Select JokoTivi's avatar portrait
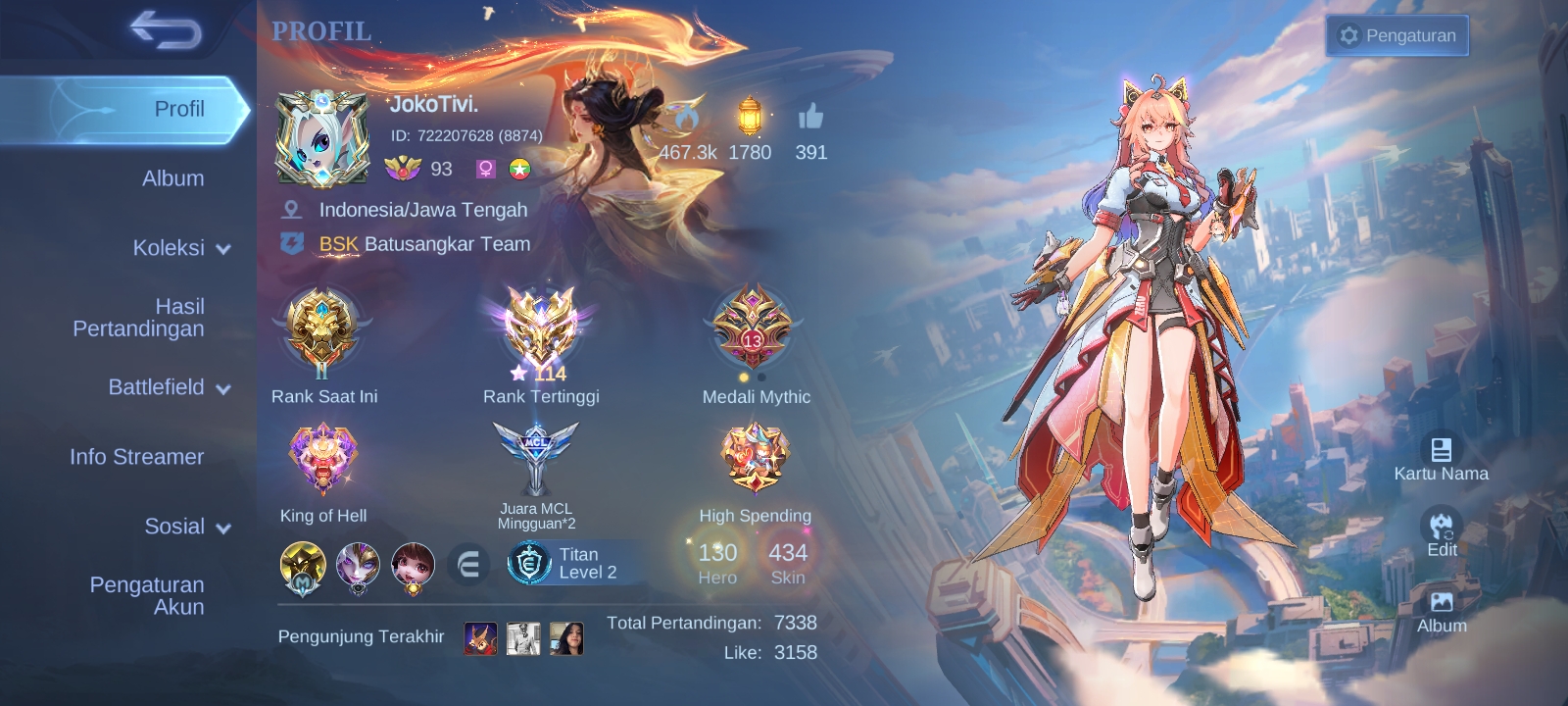This screenshot has height=706, width=1568. tap(321, 138)
